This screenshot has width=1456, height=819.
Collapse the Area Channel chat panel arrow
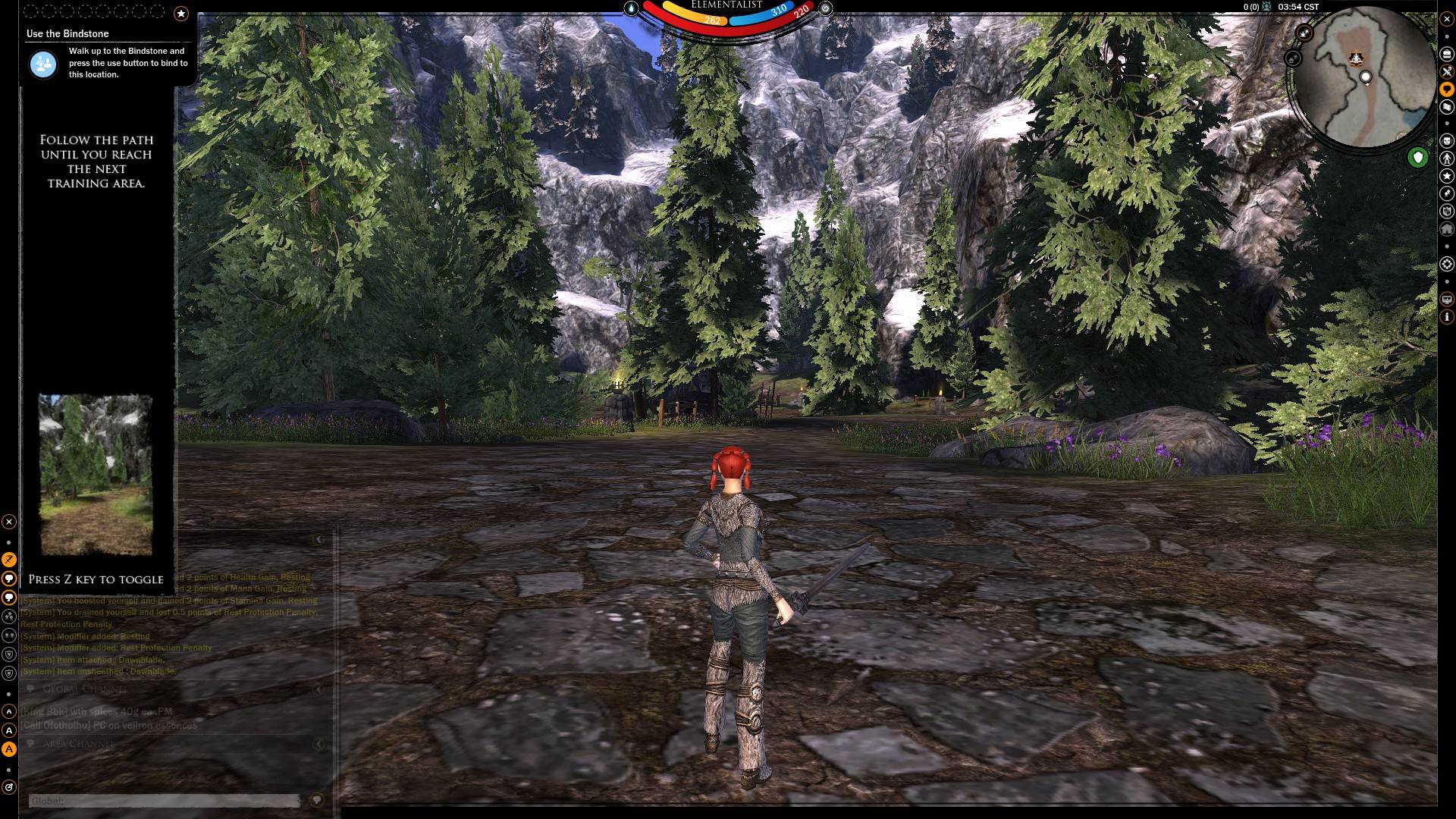[x=319, y=744]
